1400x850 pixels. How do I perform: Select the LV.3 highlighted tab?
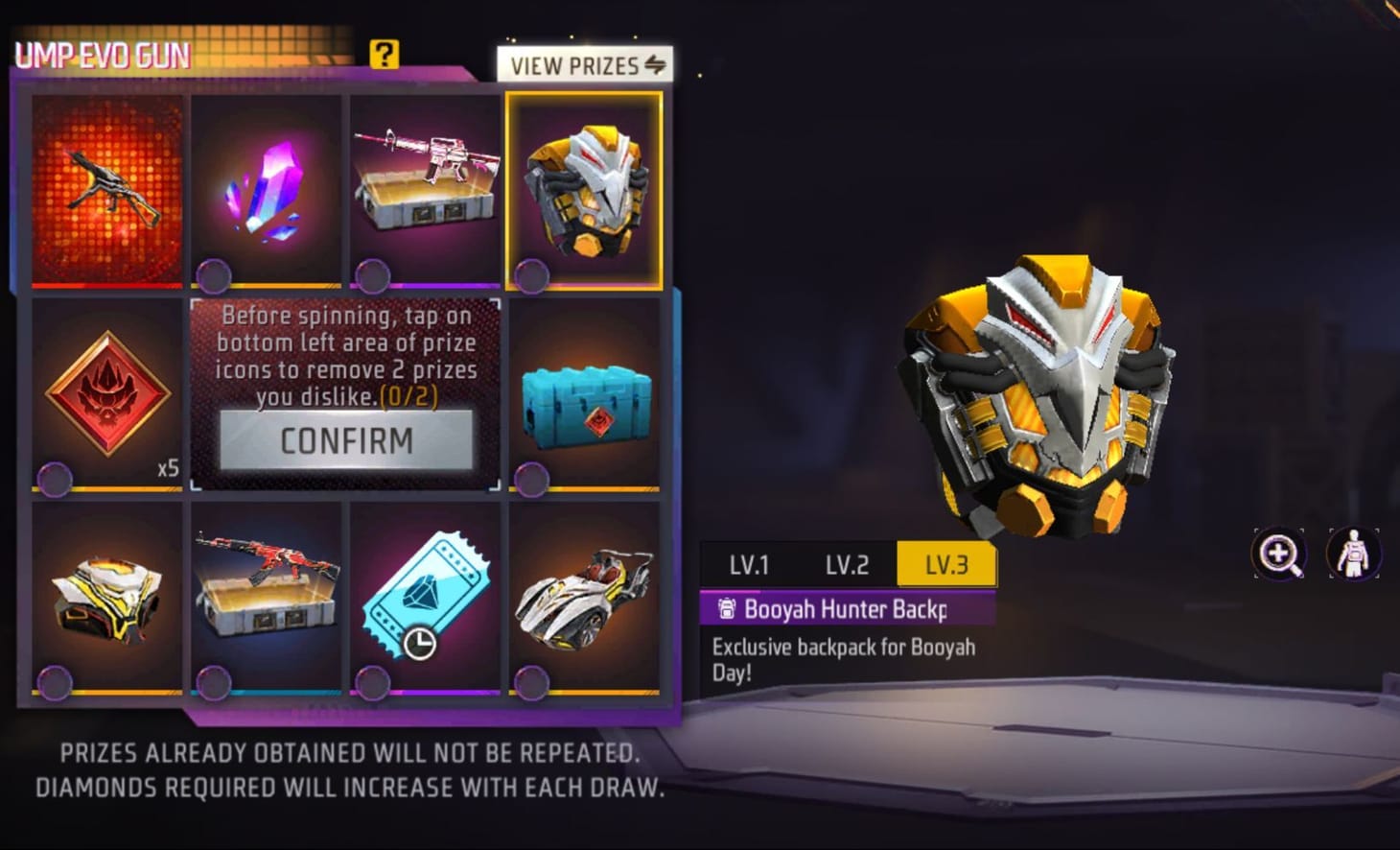click(946, 565)
